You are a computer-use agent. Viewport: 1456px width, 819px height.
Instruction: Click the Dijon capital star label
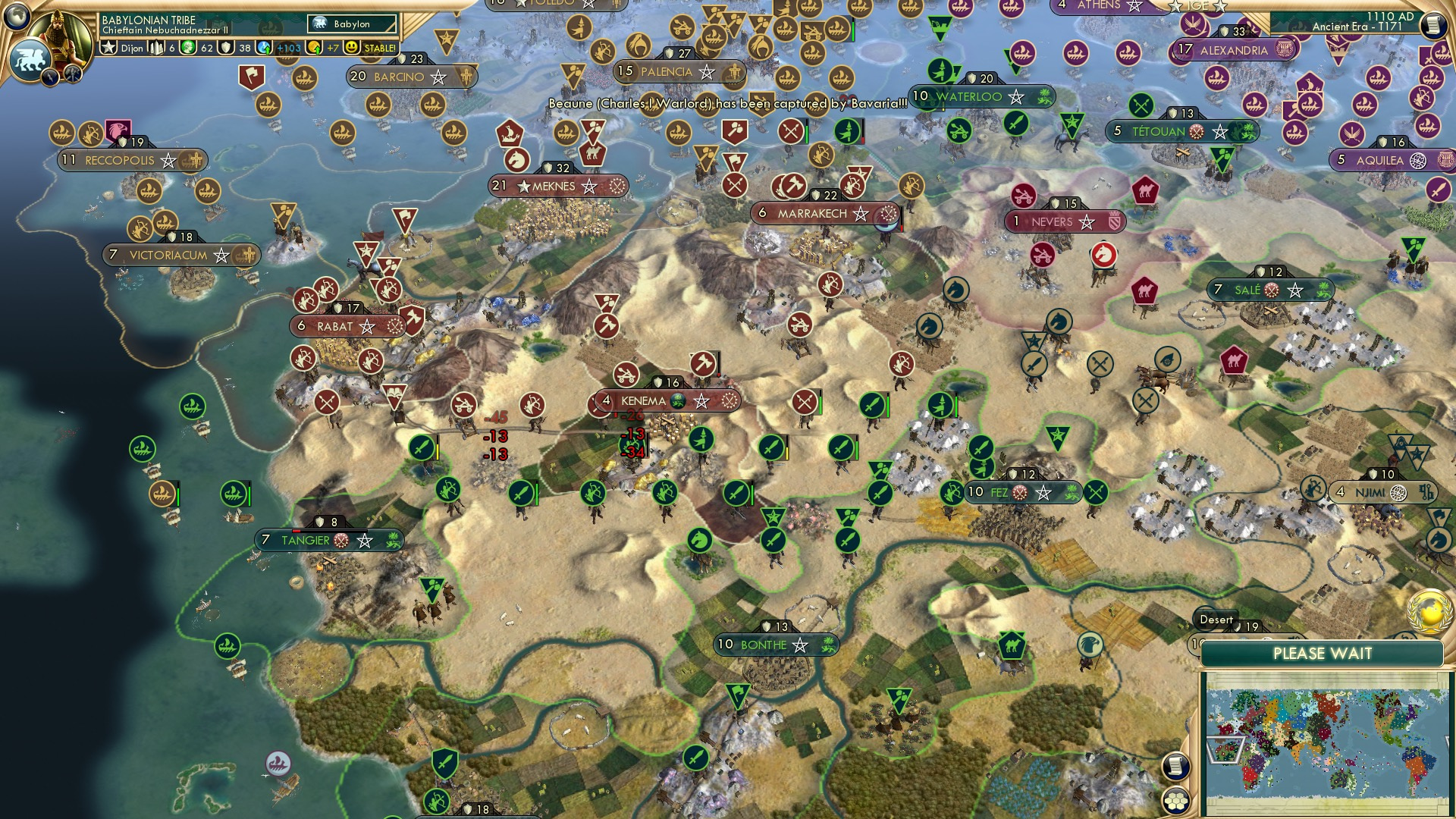[121, 47]
